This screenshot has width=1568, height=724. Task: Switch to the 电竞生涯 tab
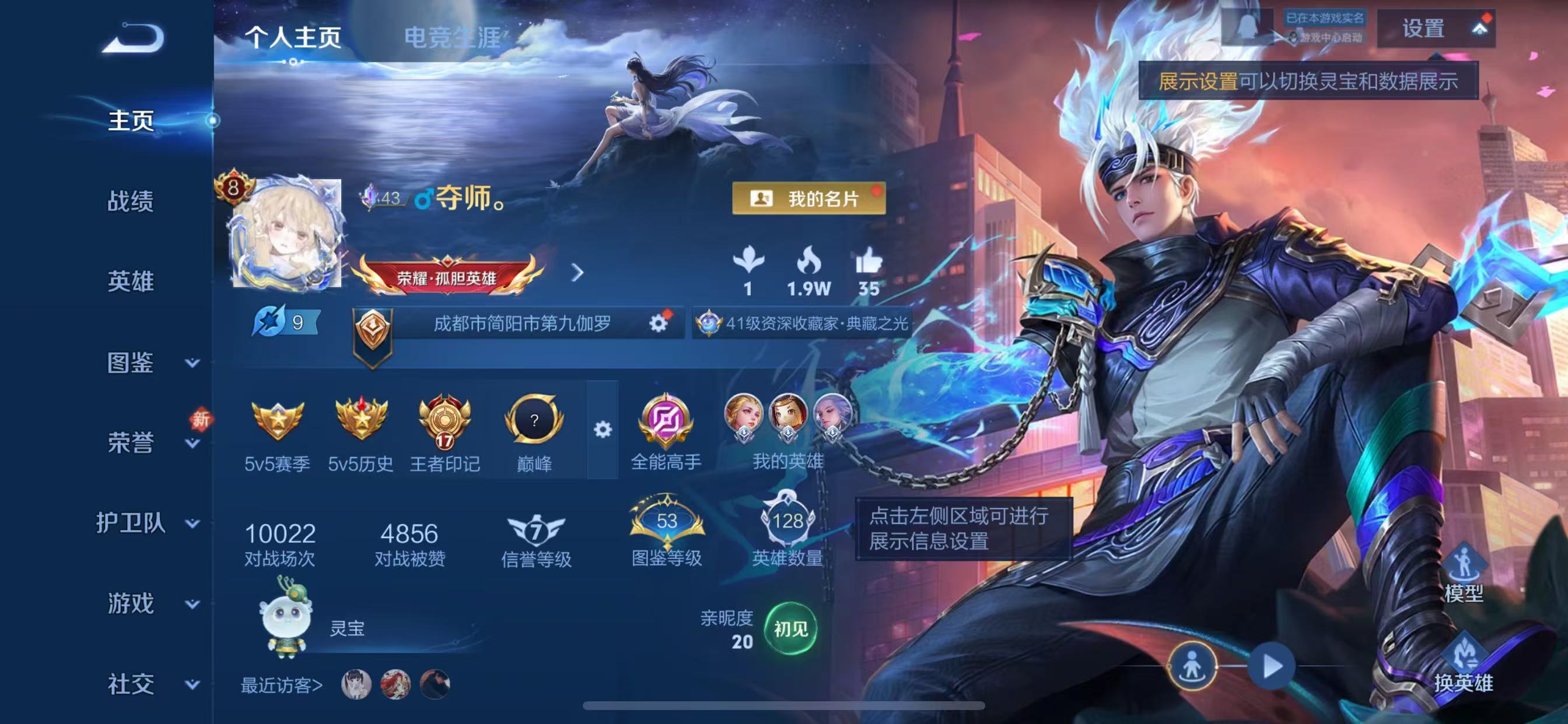(x=453, y=38)
